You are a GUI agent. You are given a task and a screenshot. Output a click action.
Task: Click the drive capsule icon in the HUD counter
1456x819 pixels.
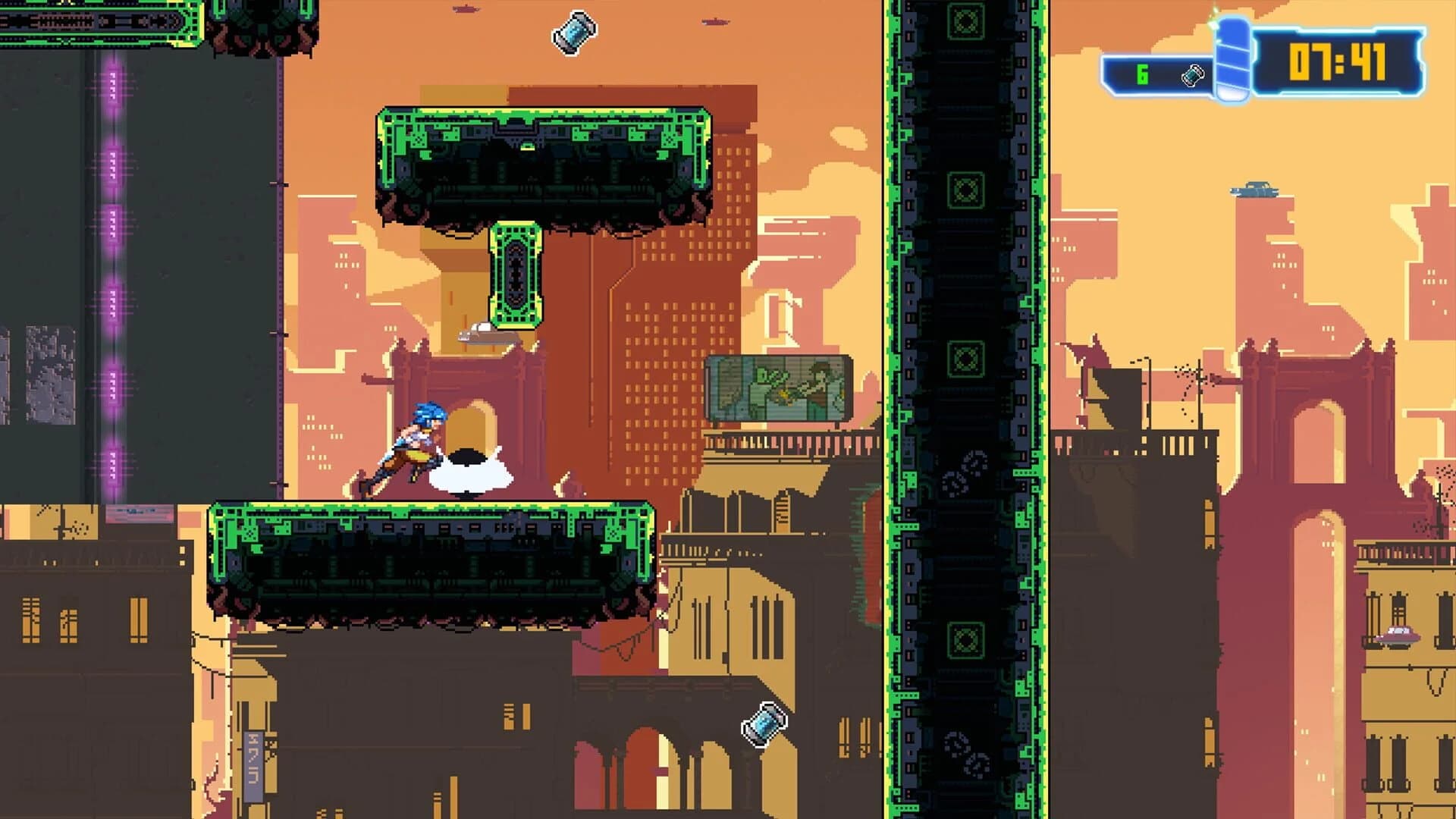coord(1193,74)
